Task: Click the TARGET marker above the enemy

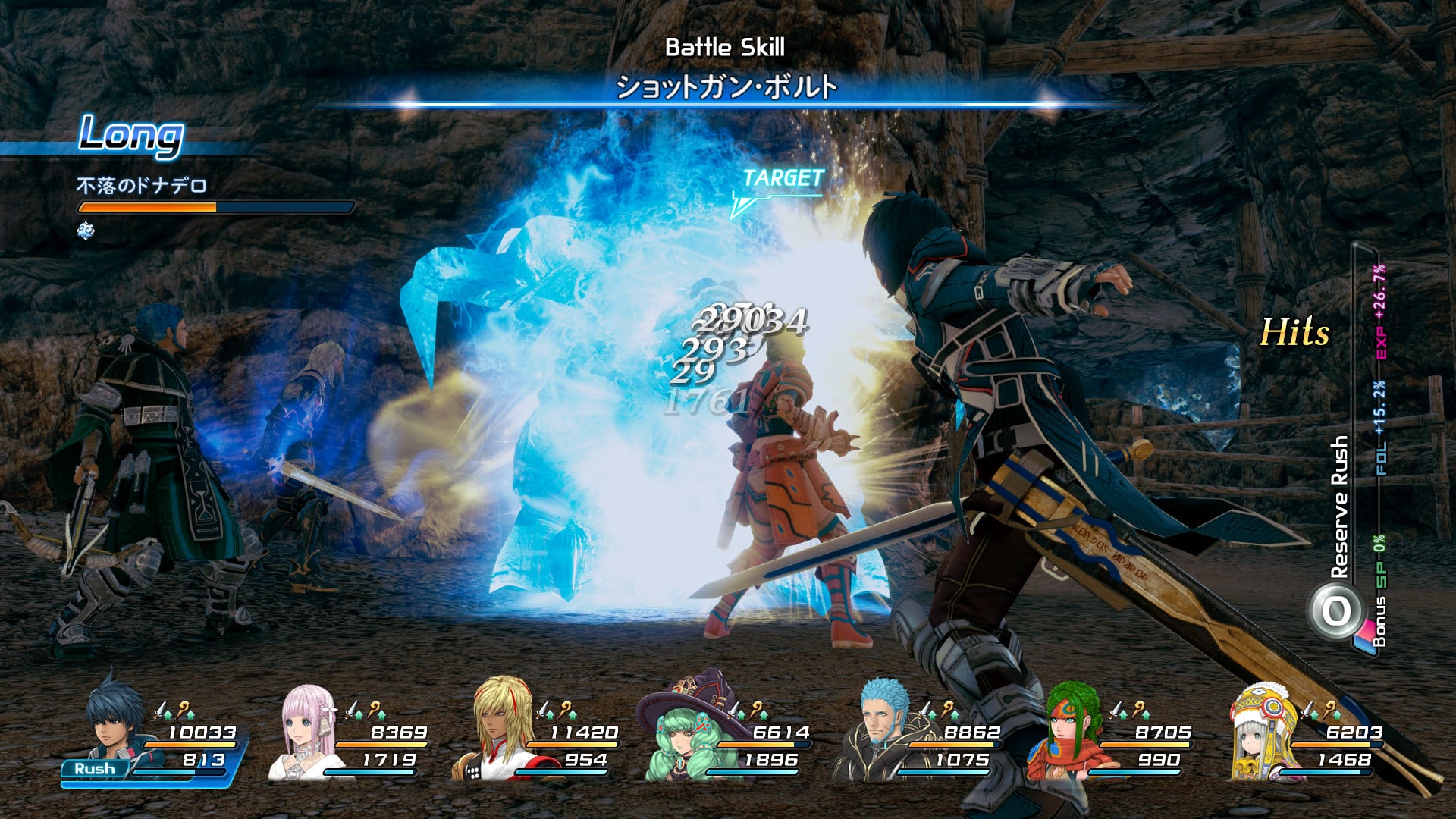Action: click(x=781, y=179)
